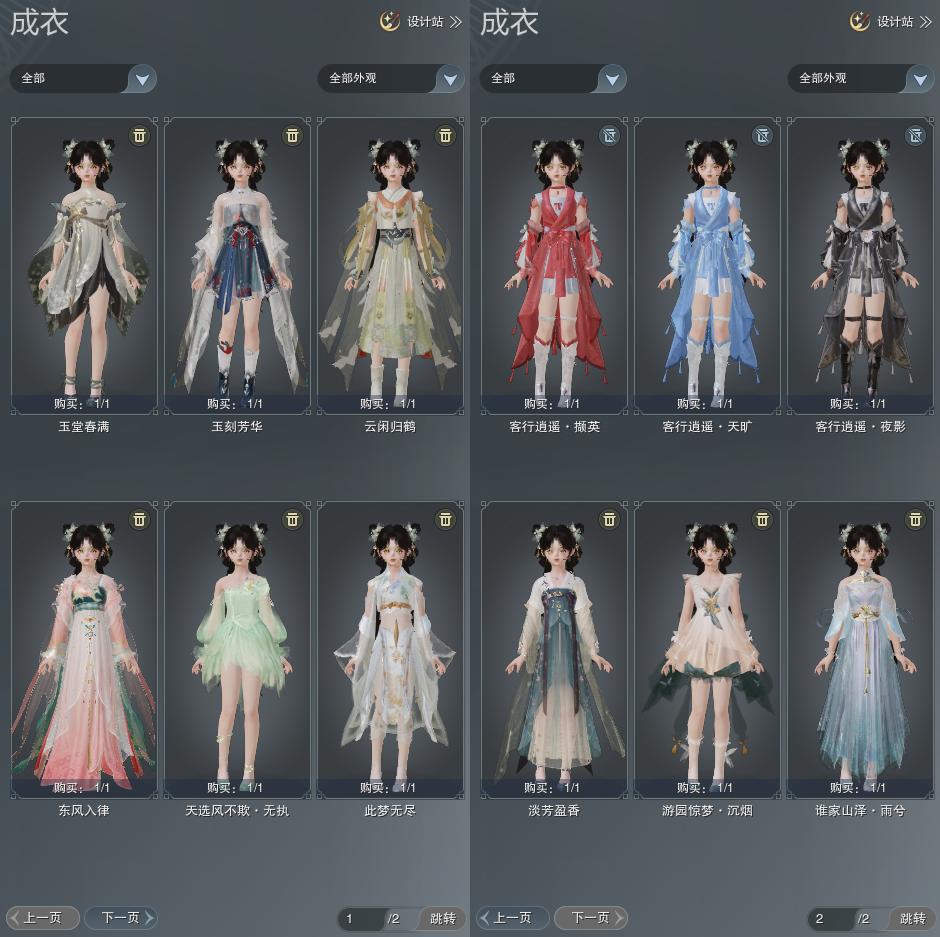Choose the green 天选风不欺·无执 outfit
Screen dimensions: 940x937
point(237,649)
